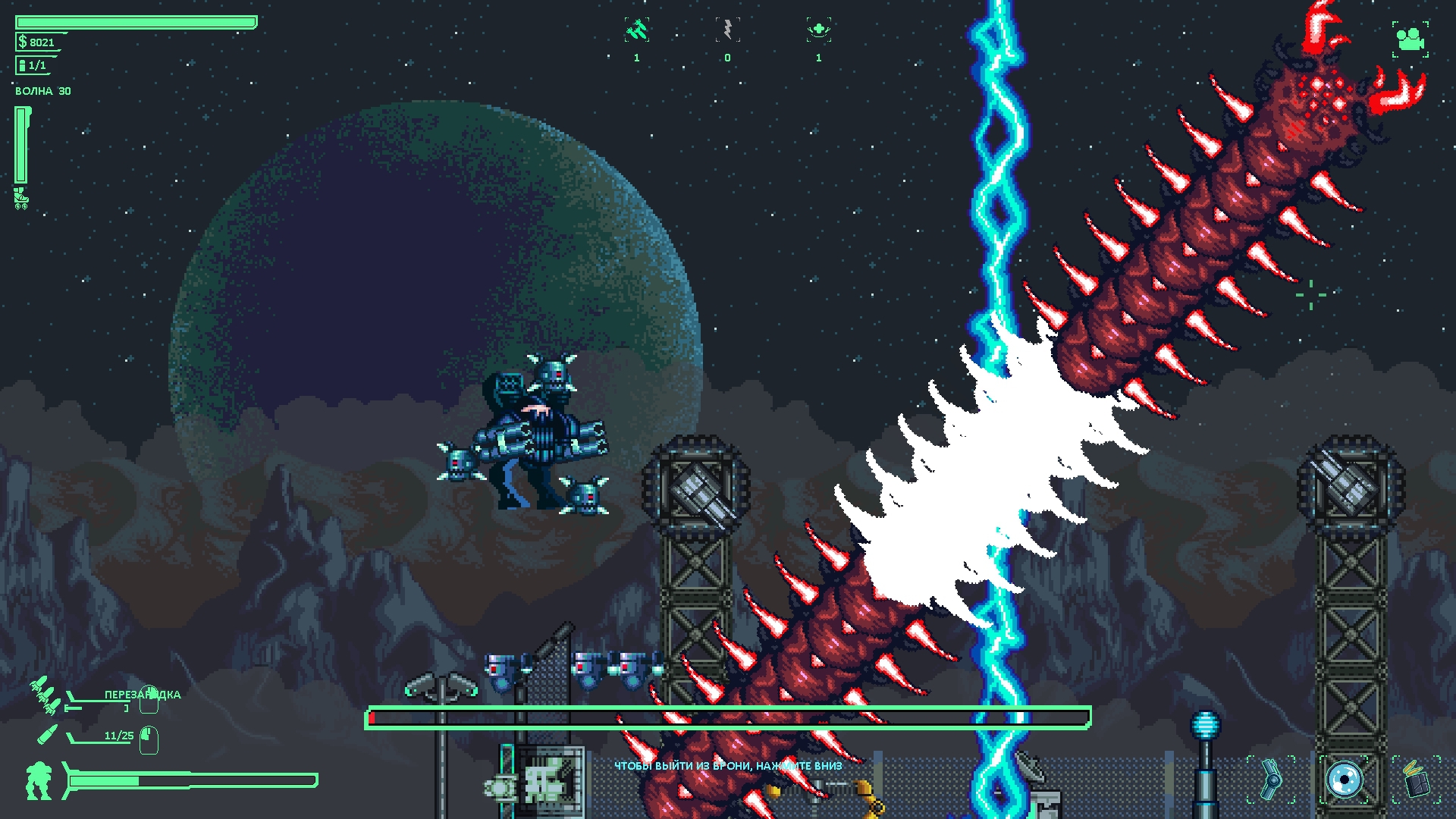Click the $8021 money counter
Viewport: 1456px width, 819px height.
coord(36,42)
